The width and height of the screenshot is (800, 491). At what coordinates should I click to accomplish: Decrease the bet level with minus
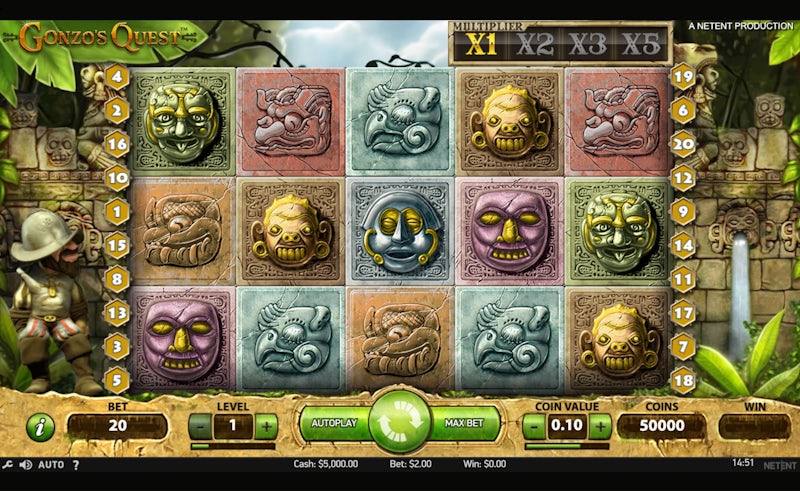point(200,426)
